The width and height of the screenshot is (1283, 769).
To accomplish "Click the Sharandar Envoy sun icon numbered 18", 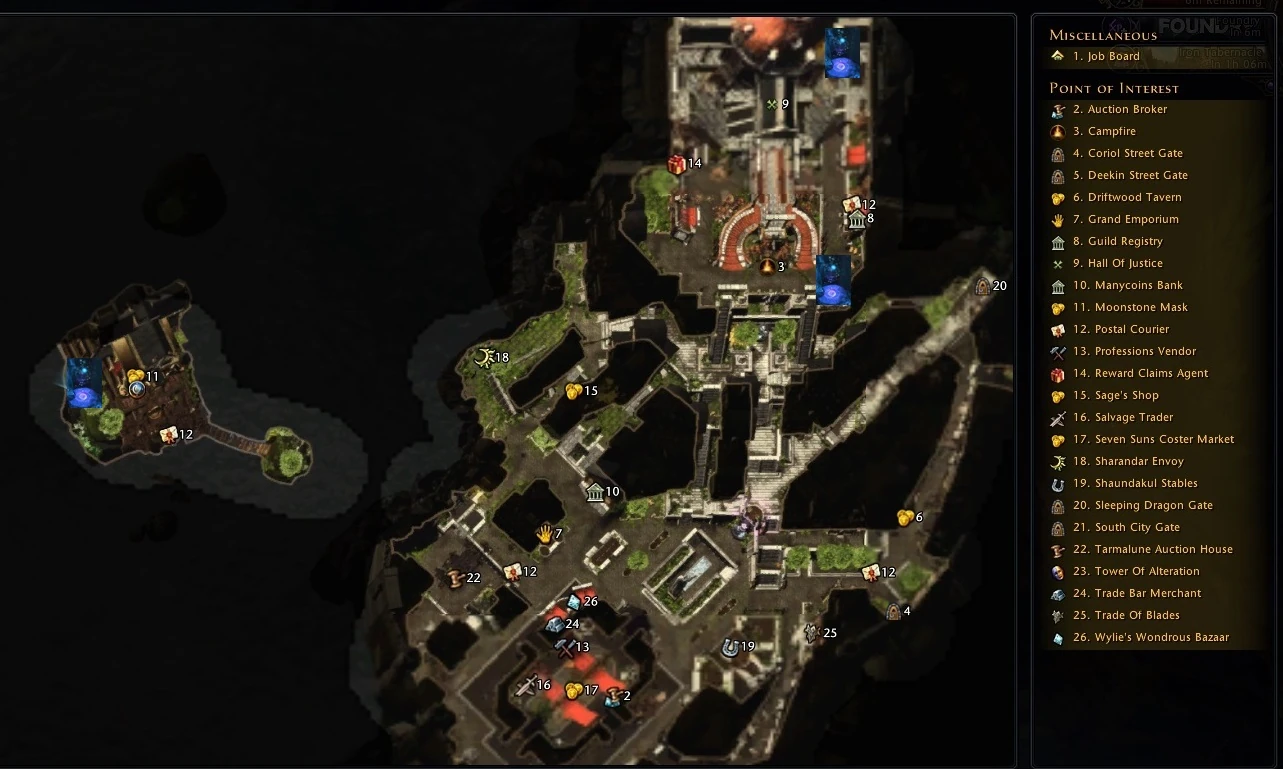I will 485,356.
